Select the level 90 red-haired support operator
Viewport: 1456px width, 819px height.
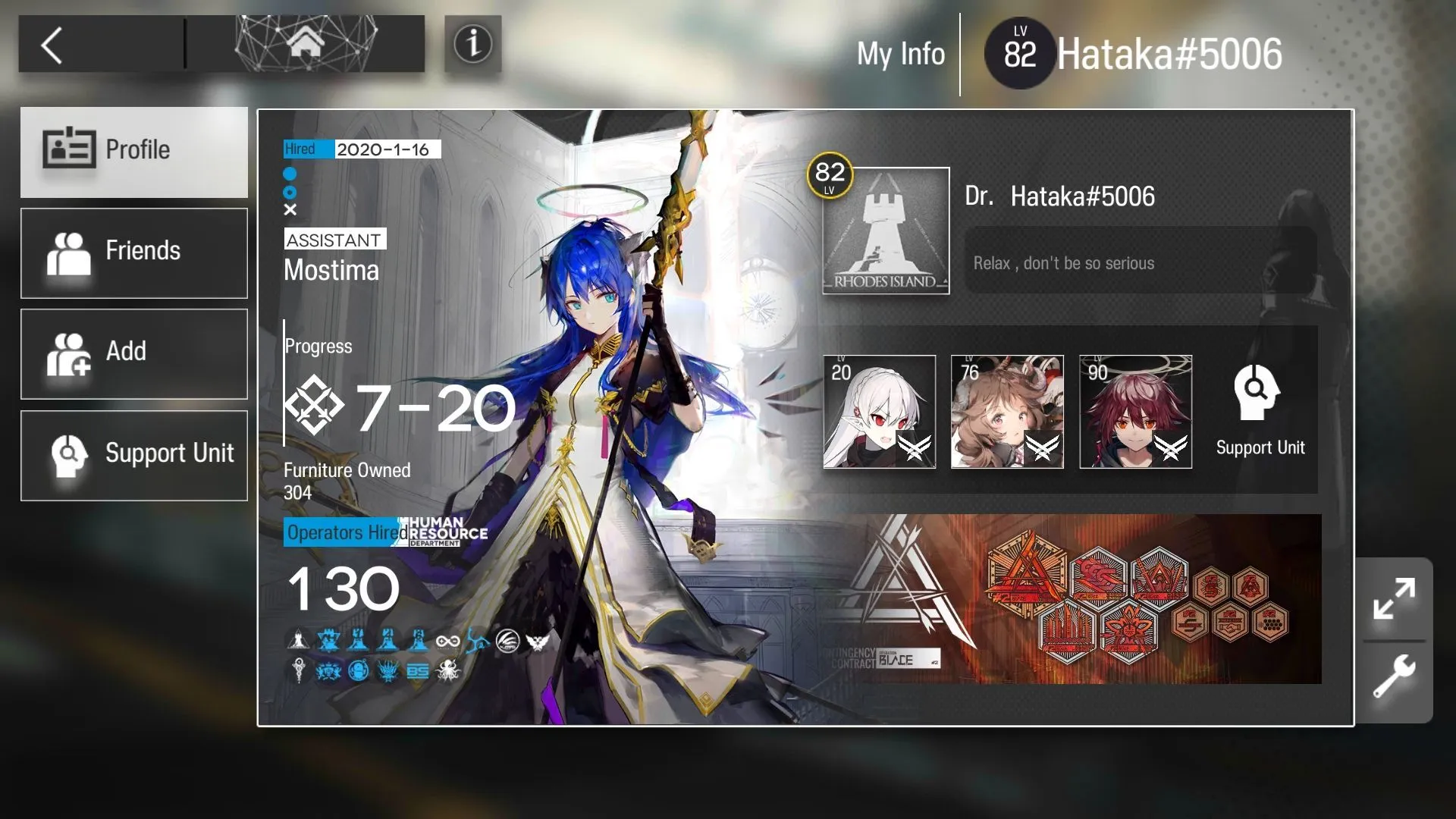1135,412
